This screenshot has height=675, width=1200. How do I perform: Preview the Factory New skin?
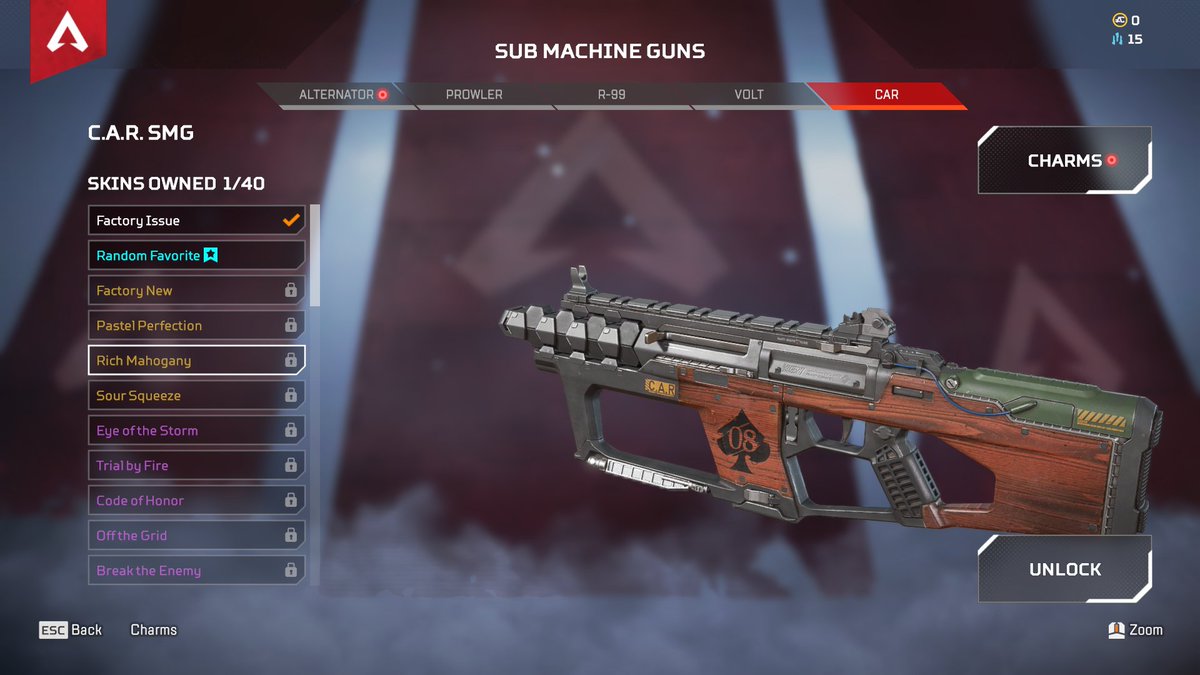click(x=196, y=291)
